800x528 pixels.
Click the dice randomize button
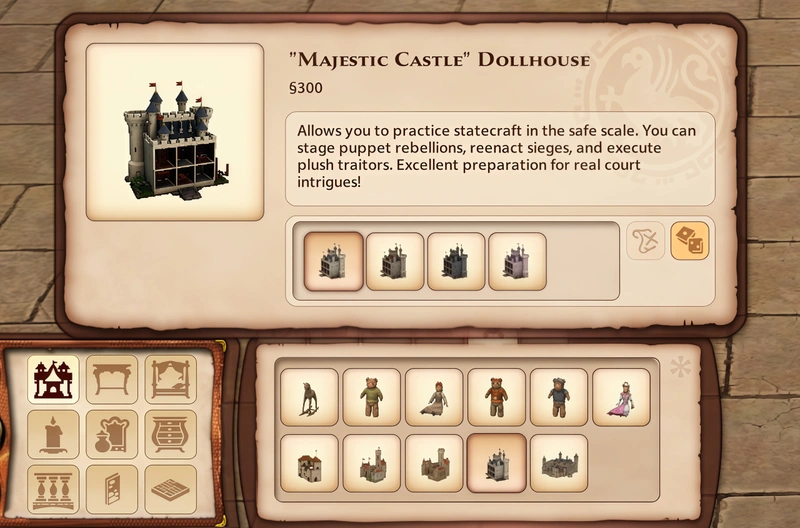(690, 241)
